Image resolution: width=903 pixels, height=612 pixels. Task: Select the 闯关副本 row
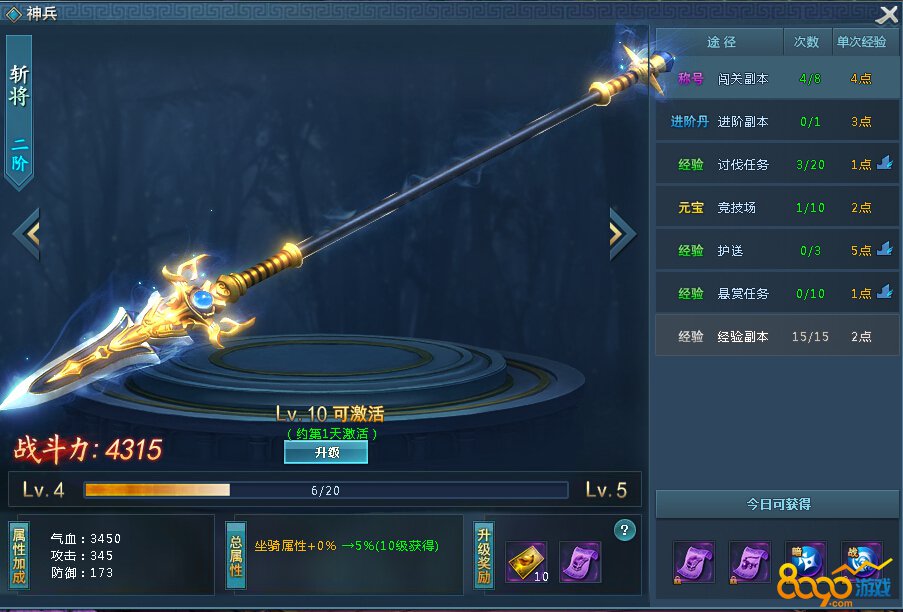[x=777, y=78]
